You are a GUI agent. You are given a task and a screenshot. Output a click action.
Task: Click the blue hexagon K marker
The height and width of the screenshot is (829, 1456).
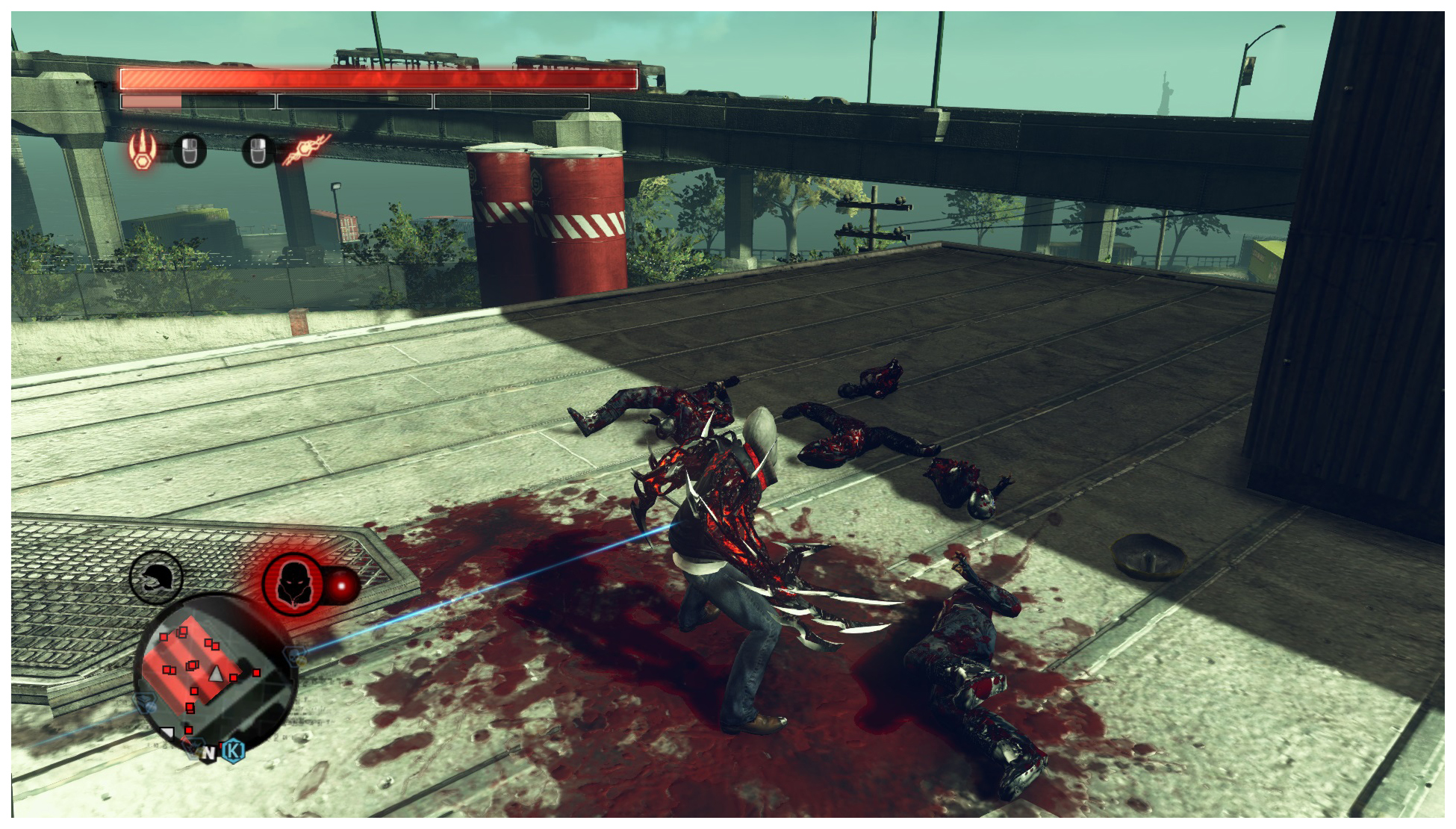click(x=234, y=749)
